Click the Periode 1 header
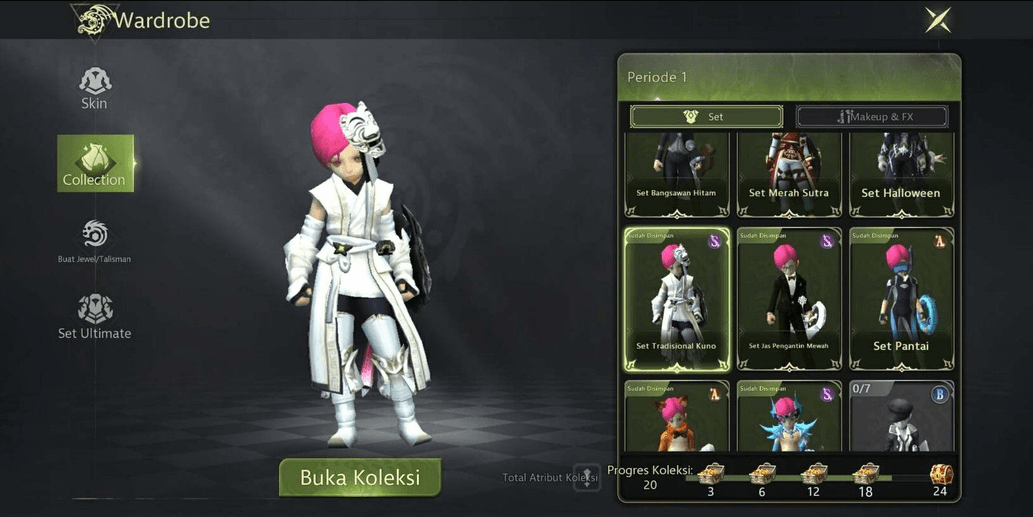 (x=789, y=77)
